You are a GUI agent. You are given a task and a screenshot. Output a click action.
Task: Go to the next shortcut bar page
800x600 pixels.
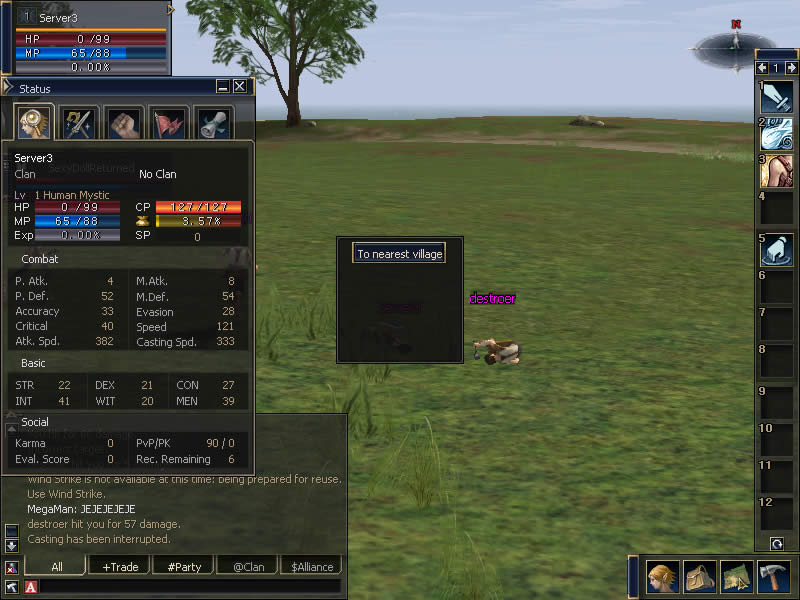click(x=791, y=68)
